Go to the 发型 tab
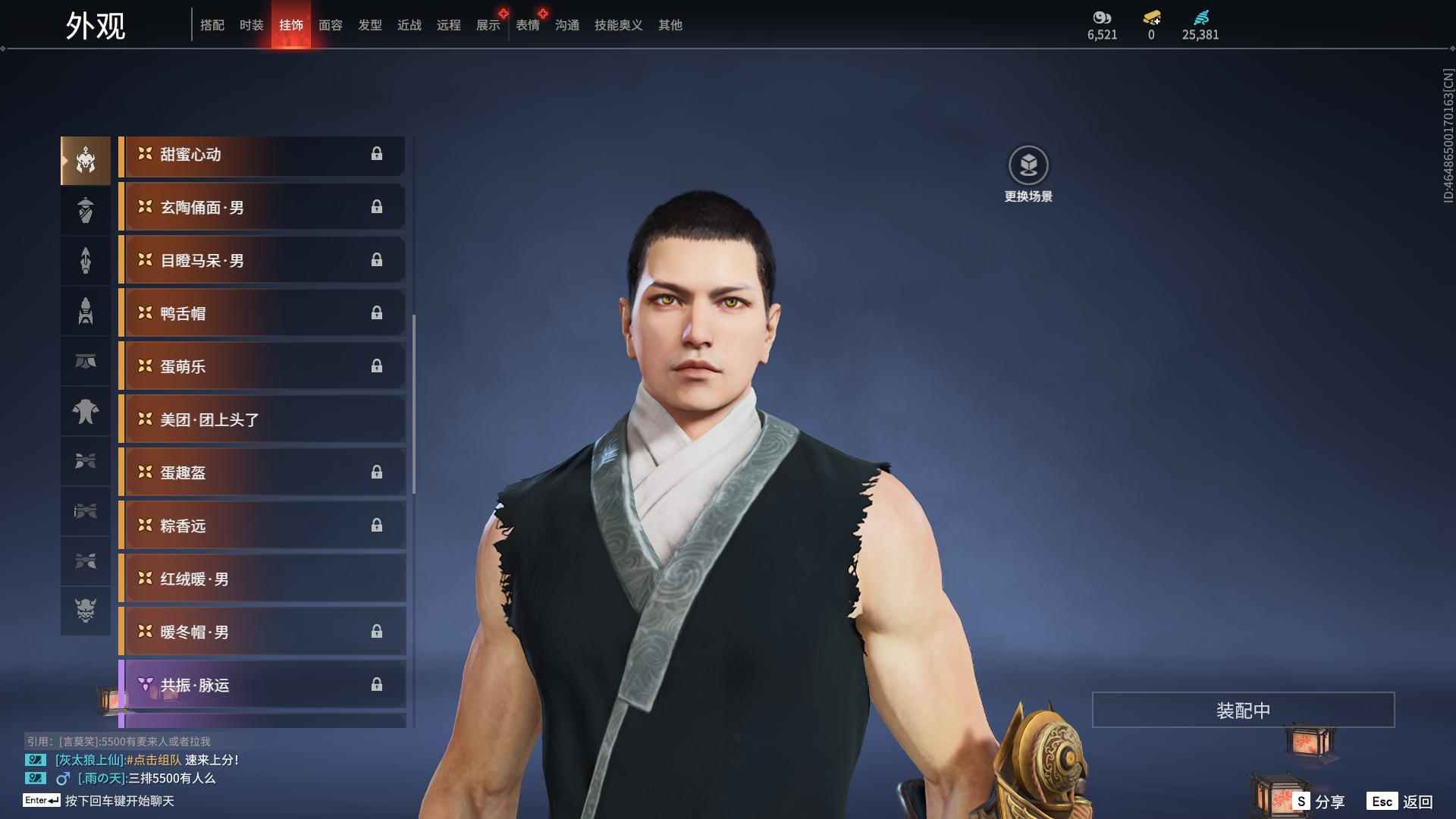 tap(369, 25)
